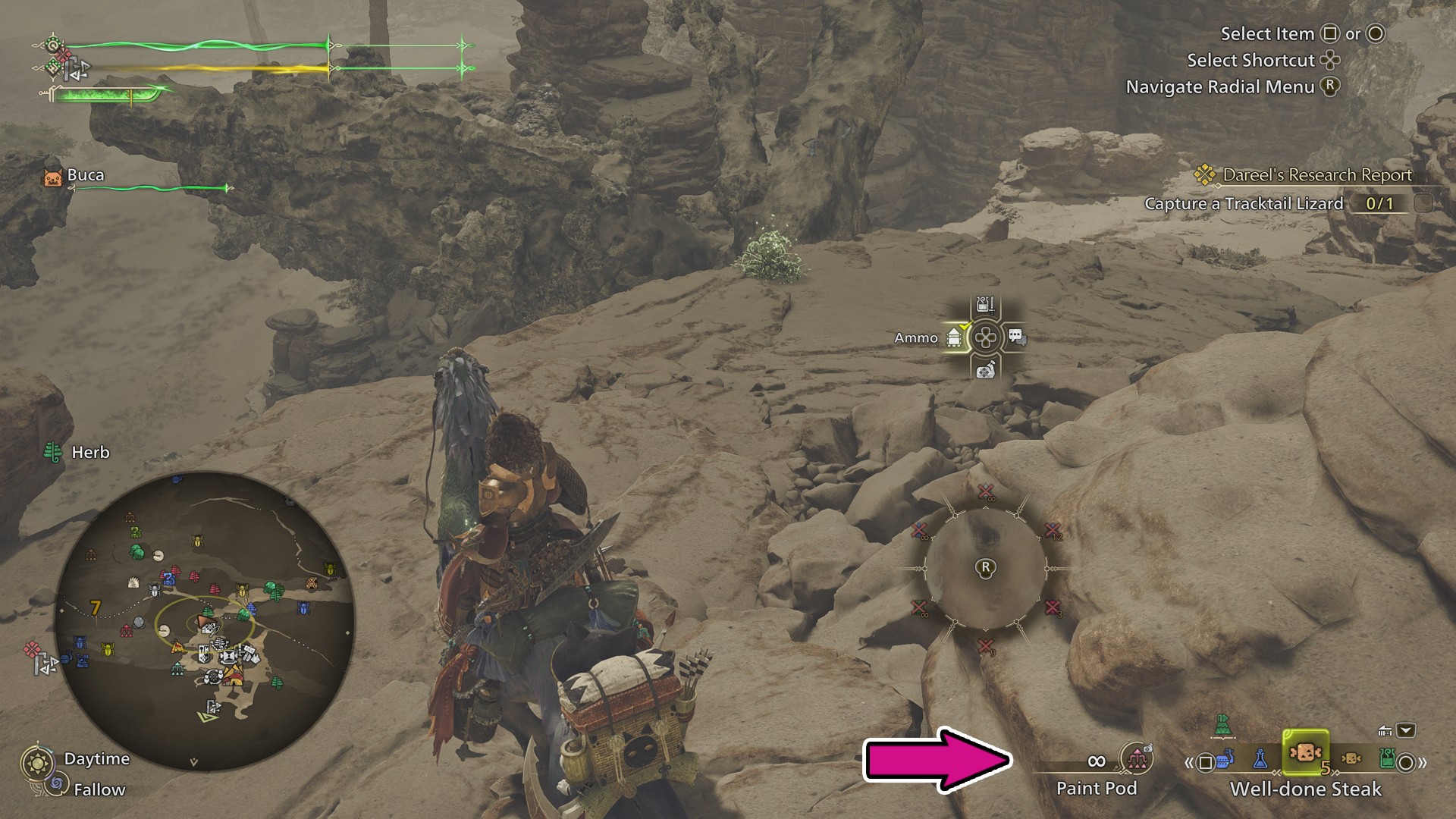Select the small steak item right of highlighted slot
Screen dimensions: 1456x819
tap(1351, 758)
